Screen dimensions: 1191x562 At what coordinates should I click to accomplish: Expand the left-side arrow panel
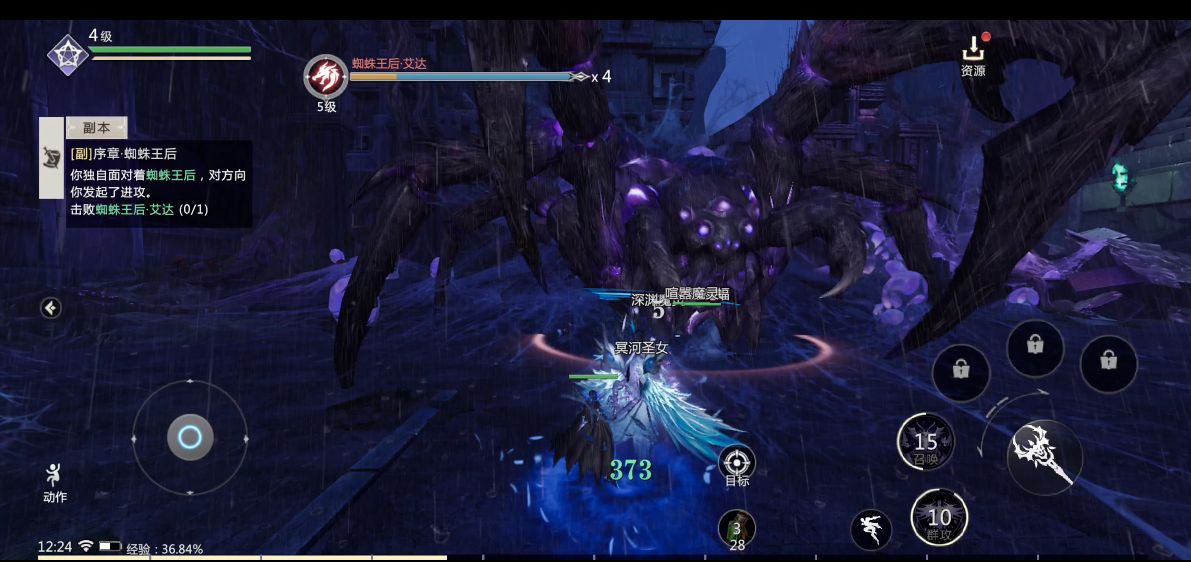click(x=51, y=308)
